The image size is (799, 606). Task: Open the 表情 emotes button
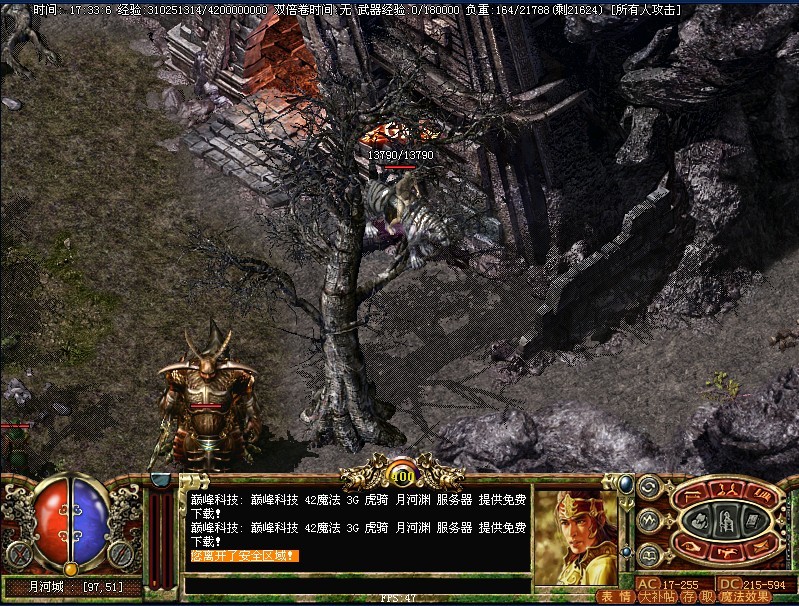614,597
